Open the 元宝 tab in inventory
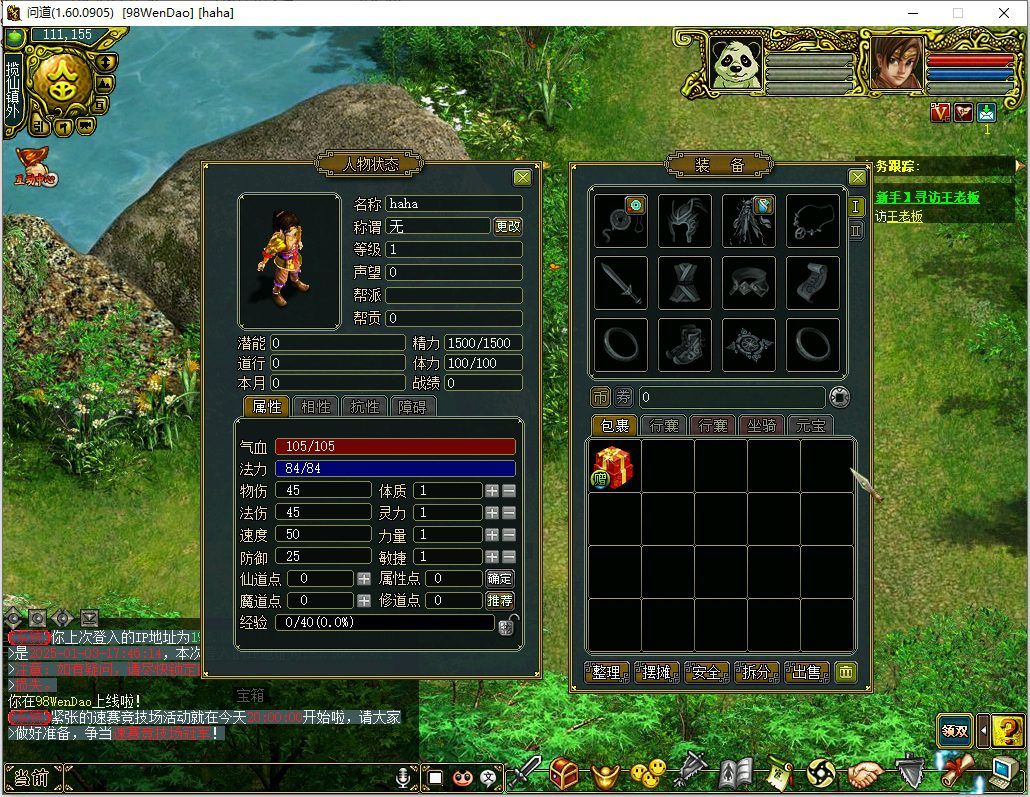This screenshot has height=797, width=1030. pos(811,425)
